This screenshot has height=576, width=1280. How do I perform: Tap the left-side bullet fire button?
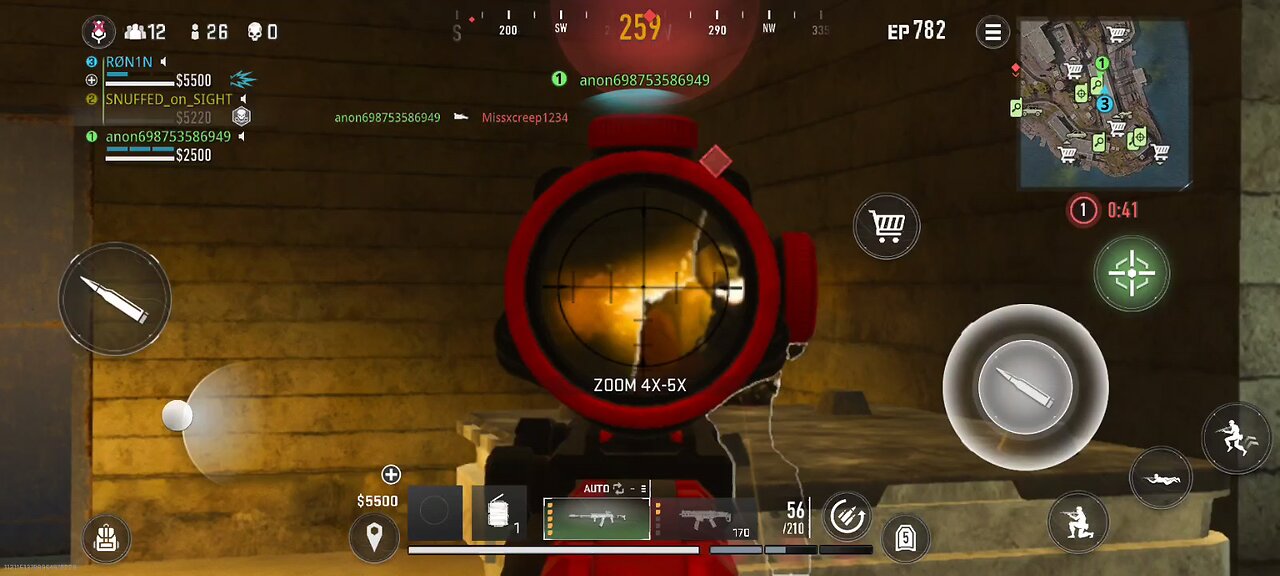pos(115,298)
